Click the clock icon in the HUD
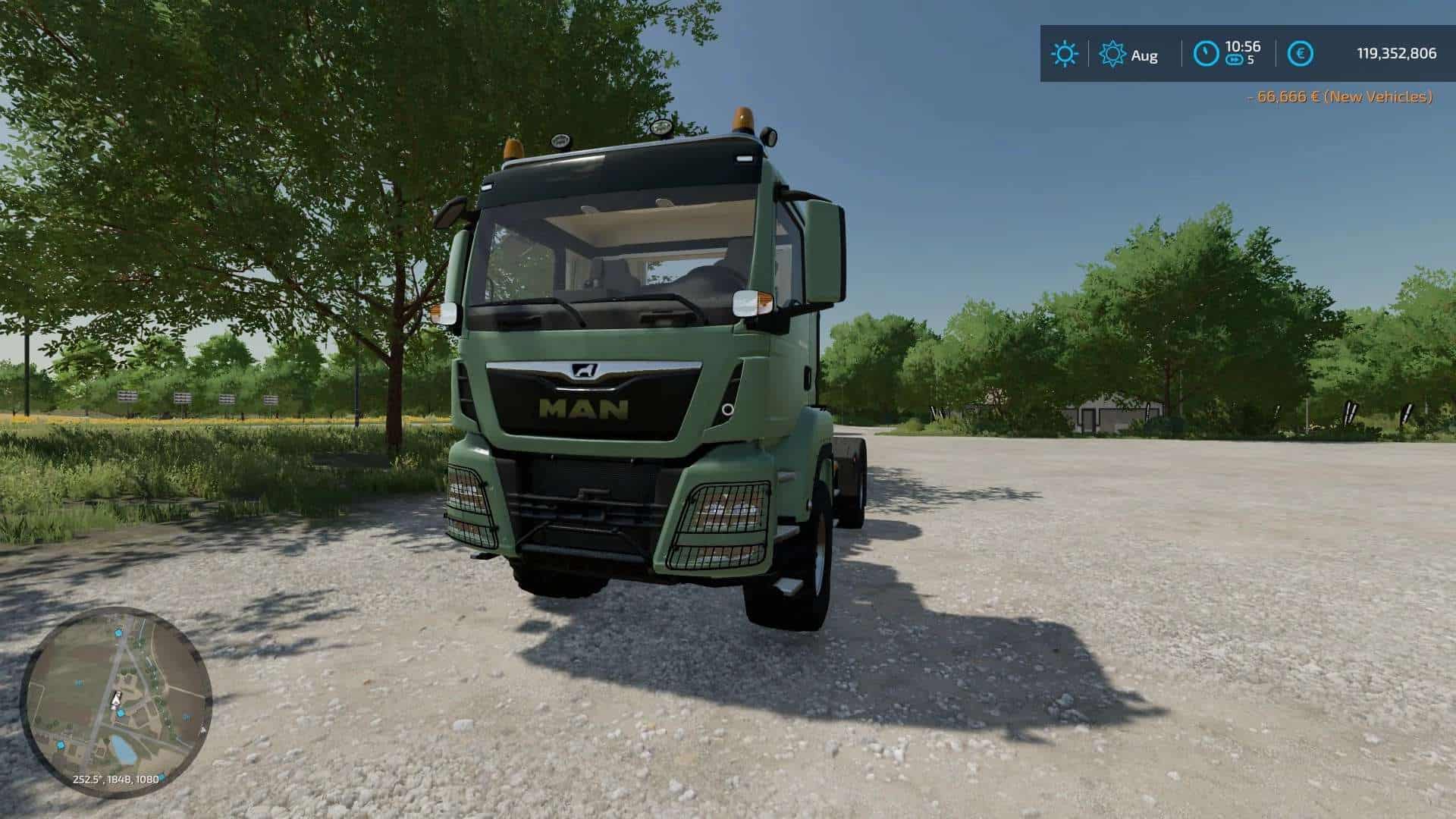The height and width of the screenshot is (819, 1456). [1207, 54]
